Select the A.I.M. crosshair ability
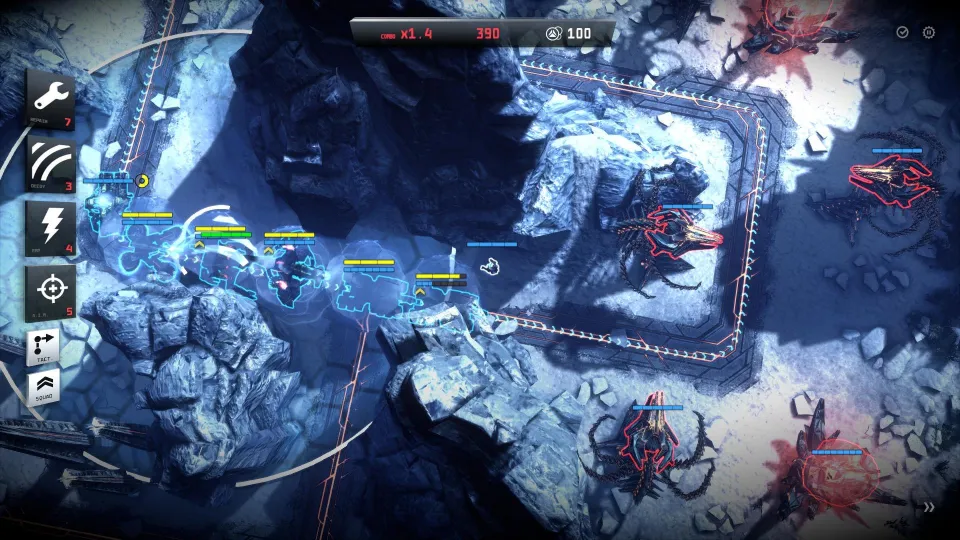960x540 pixels. tap(50, 291)
